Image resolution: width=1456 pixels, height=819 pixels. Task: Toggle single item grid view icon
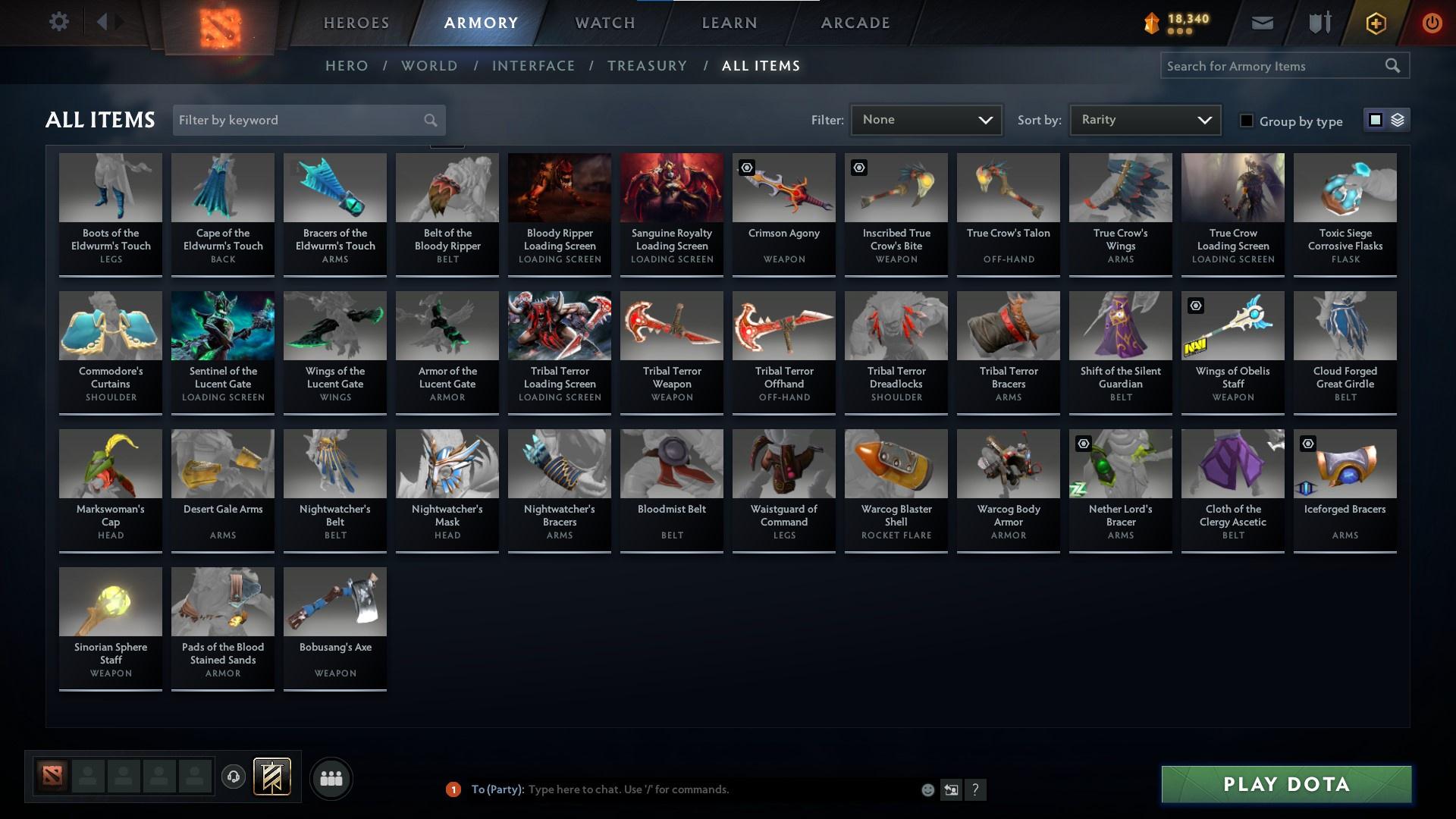pos(1375,120)
